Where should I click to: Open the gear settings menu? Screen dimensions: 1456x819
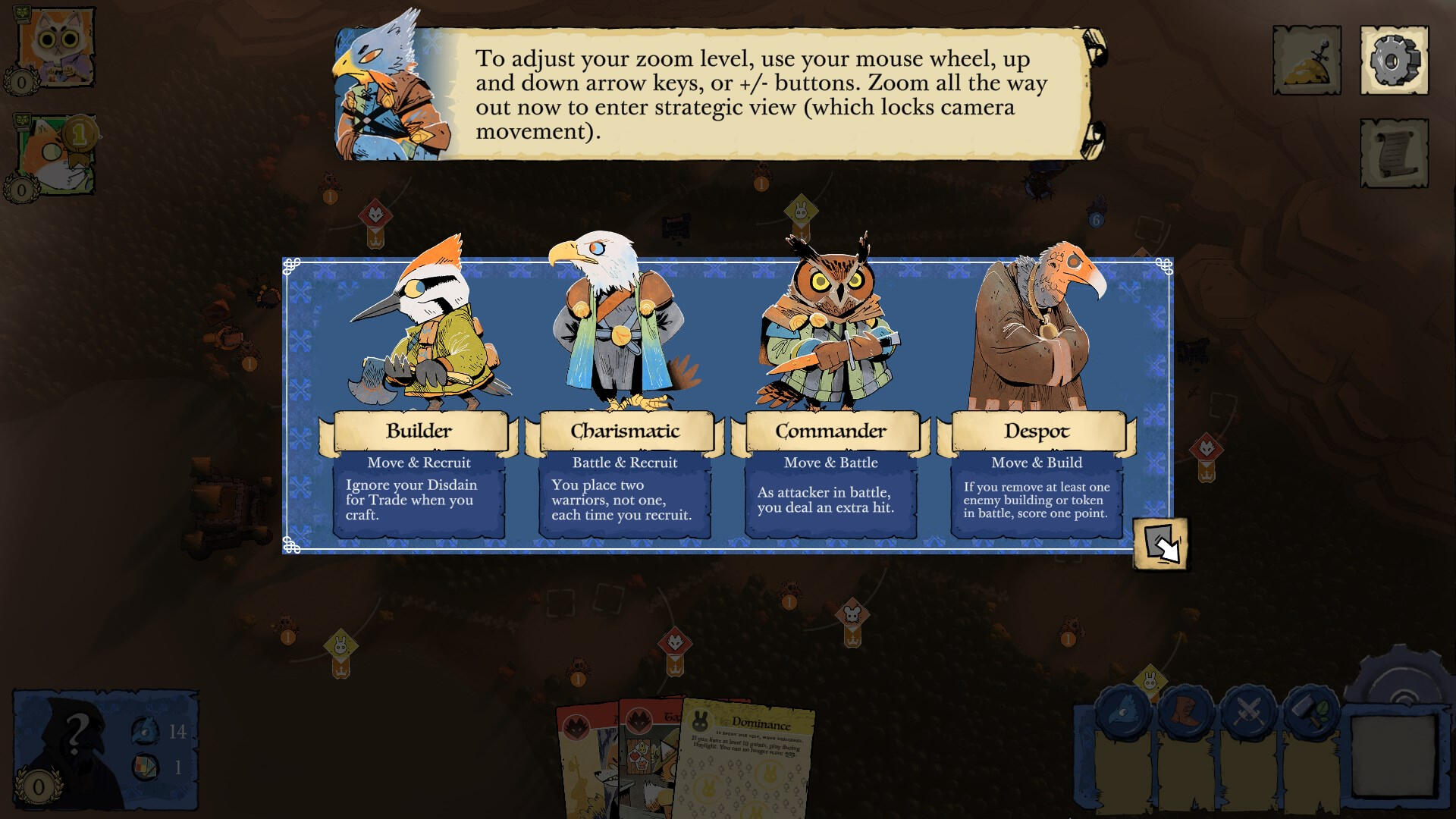(x=1394, y=61)
